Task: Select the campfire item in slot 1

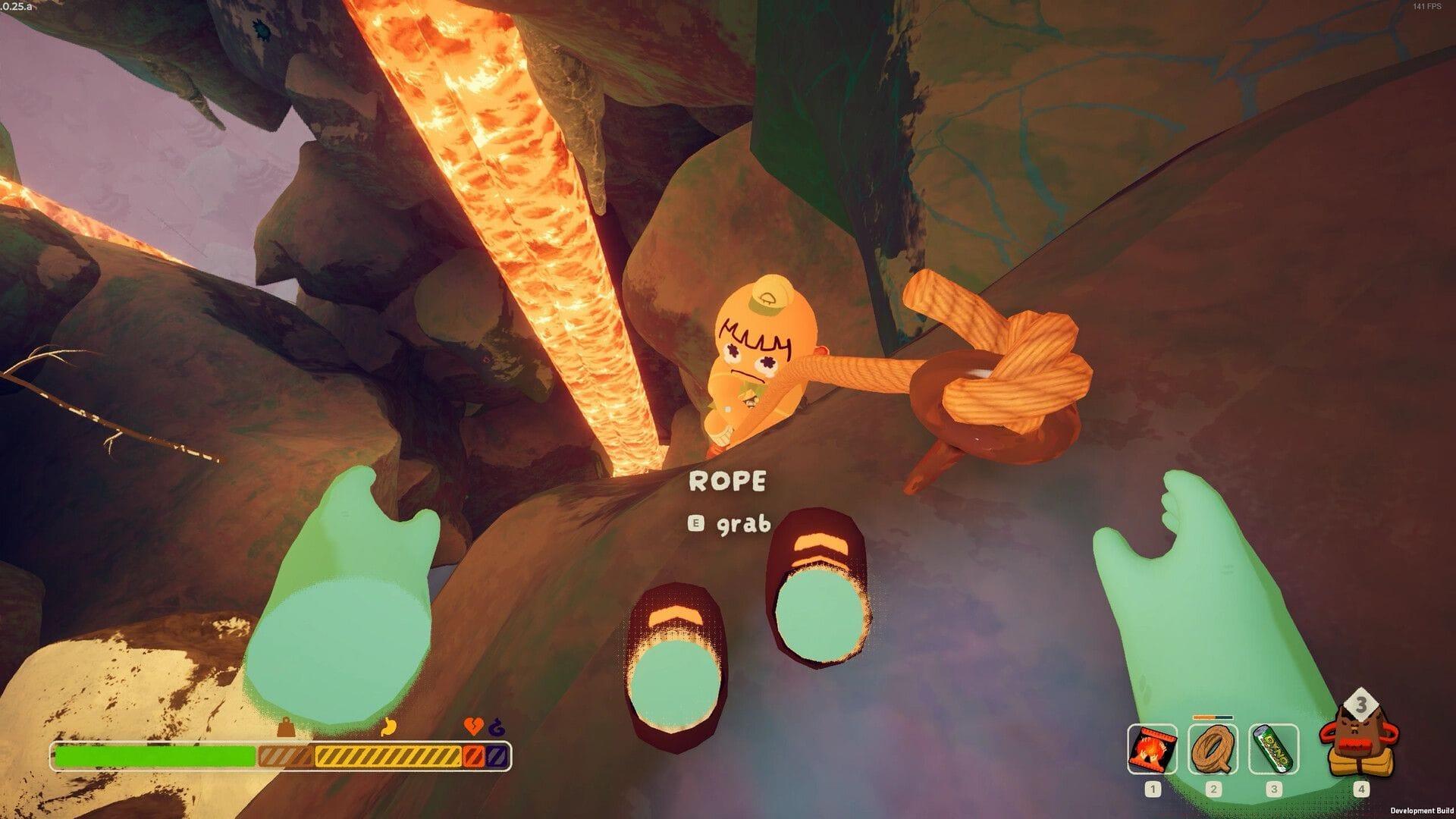Action: (x=1153, y=750)
